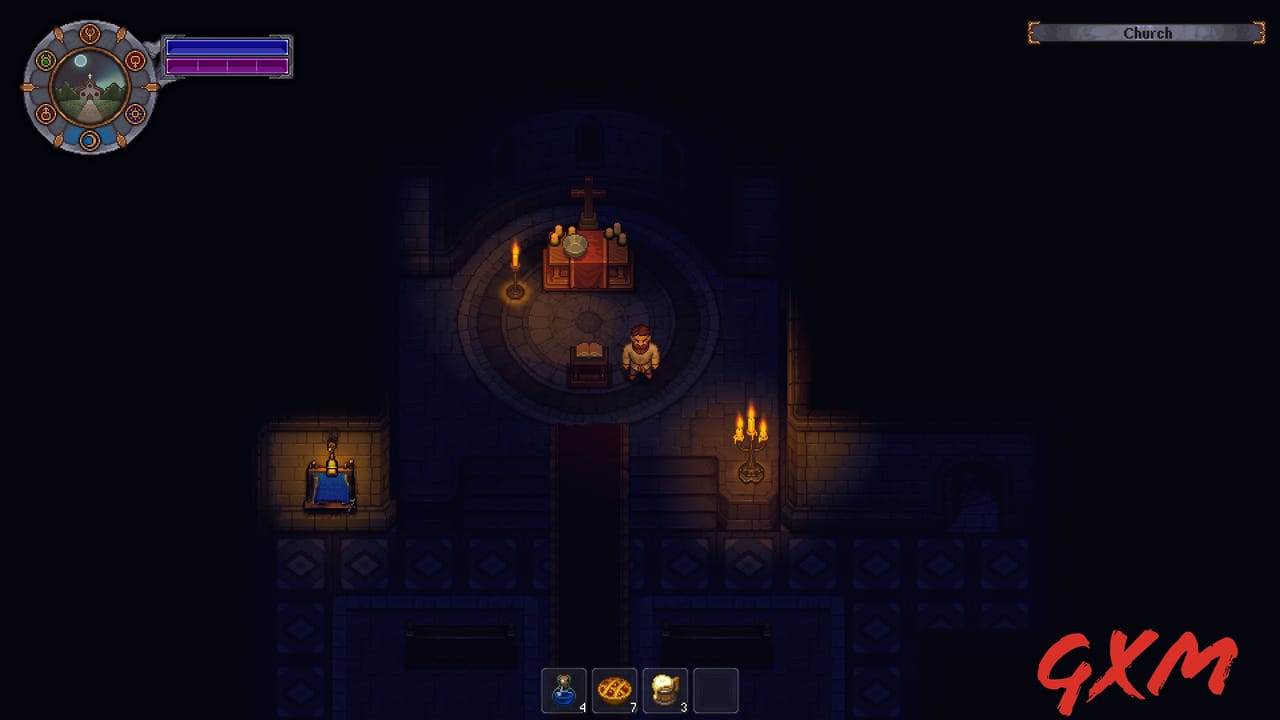Select the blue potion in the hotbar

(x=564, y=690)
